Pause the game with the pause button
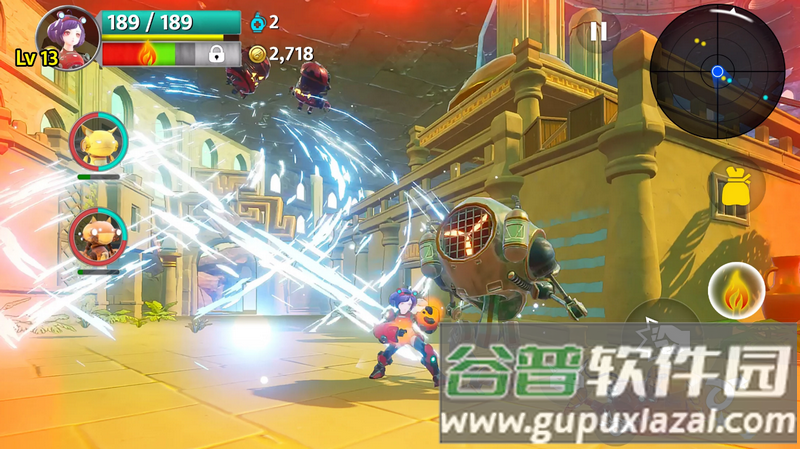This screenshot has height=449, width=800. (598, 31)
